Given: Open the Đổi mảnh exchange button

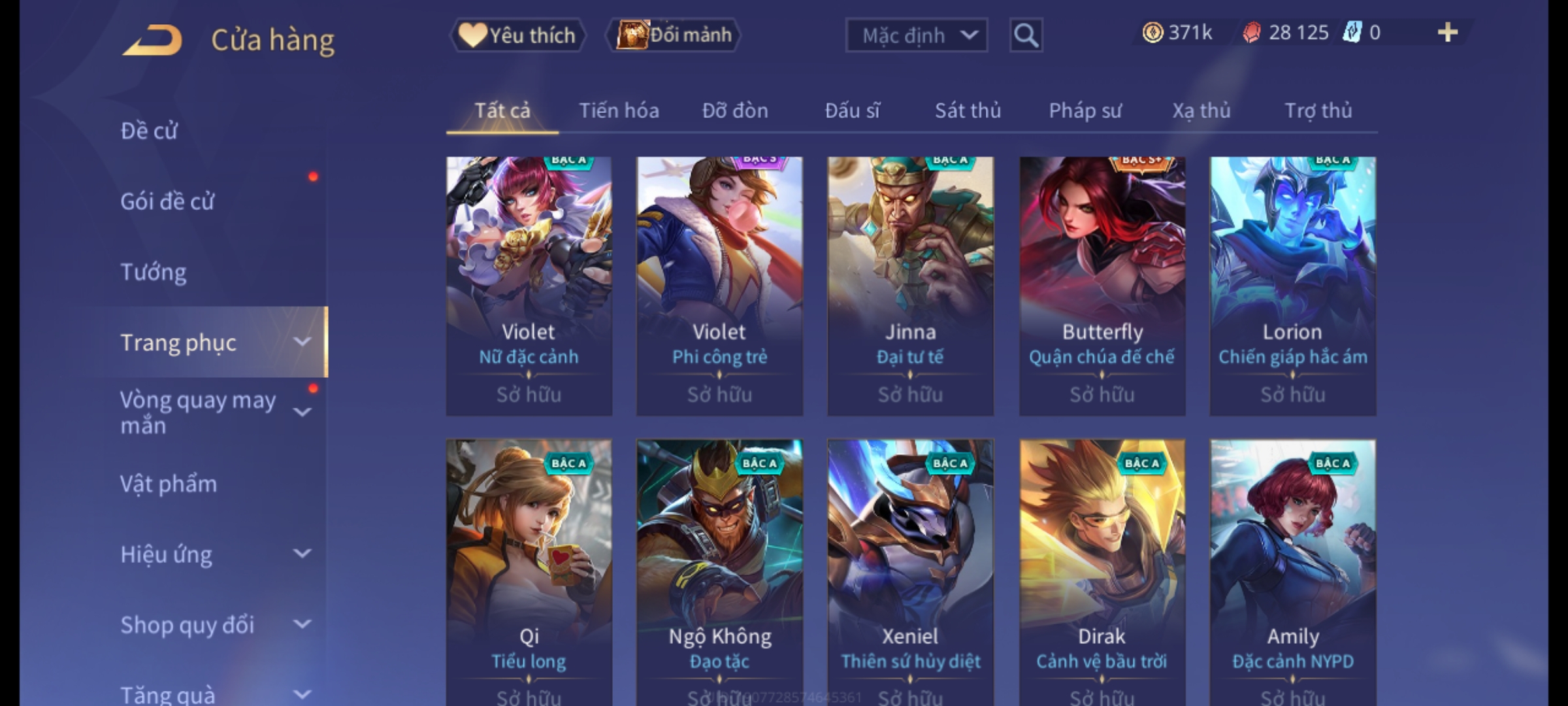Looking at the screenshot, I should click(x=674, y=35).
